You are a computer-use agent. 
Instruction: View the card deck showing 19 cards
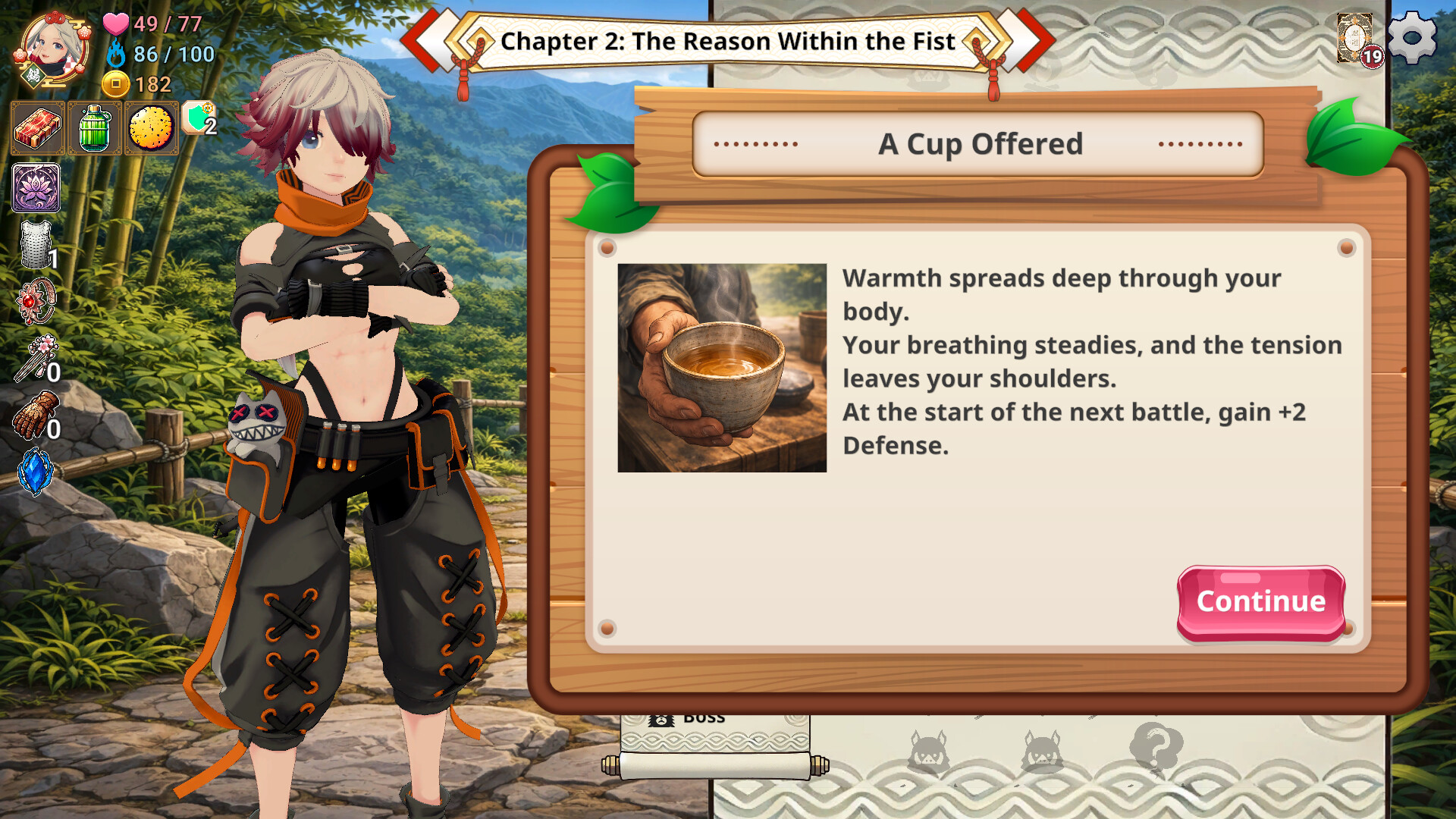click(1357, 39)
